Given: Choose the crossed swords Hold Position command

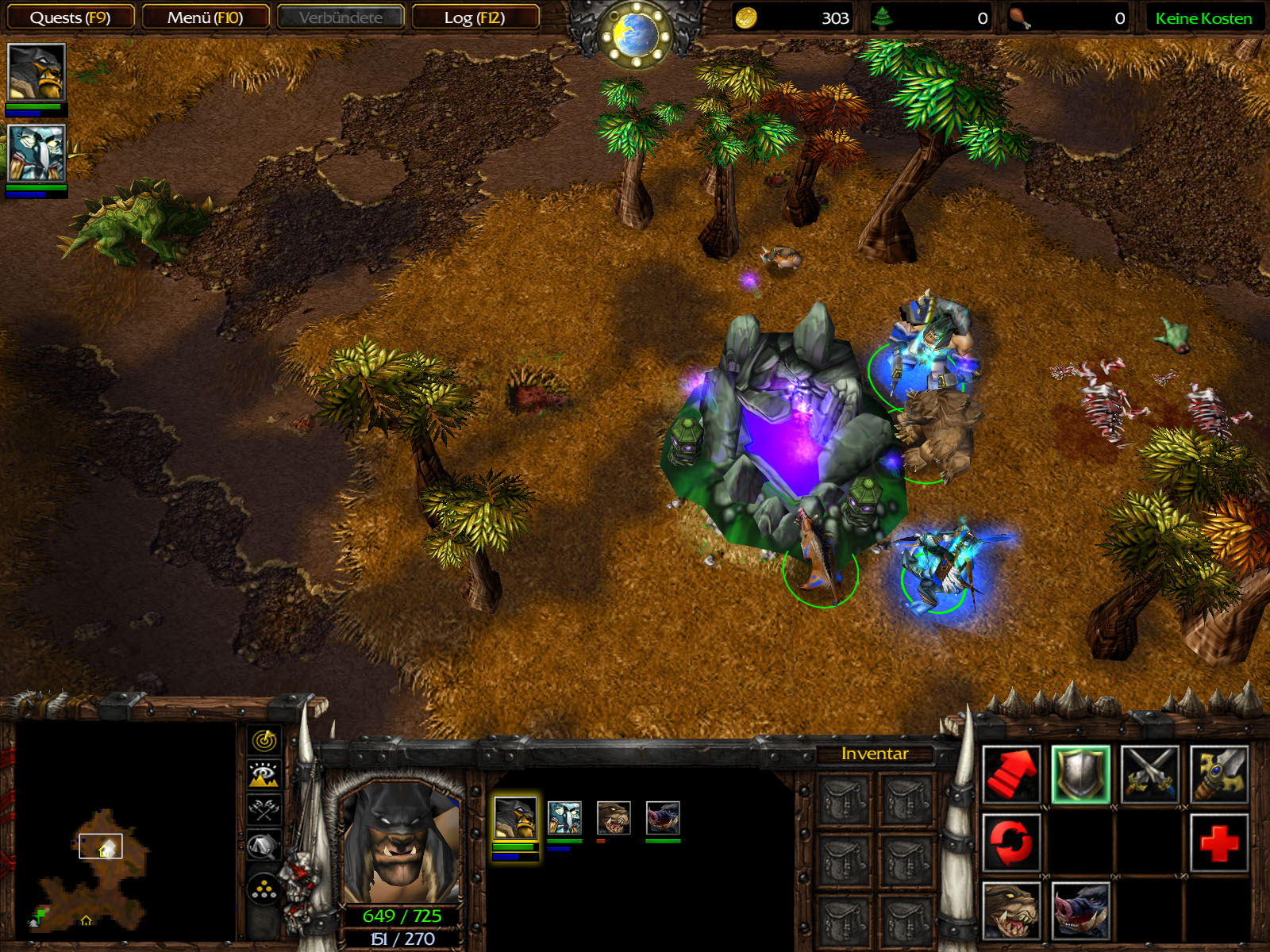Looking at the screenshot, I should [x=1149, y=774].
